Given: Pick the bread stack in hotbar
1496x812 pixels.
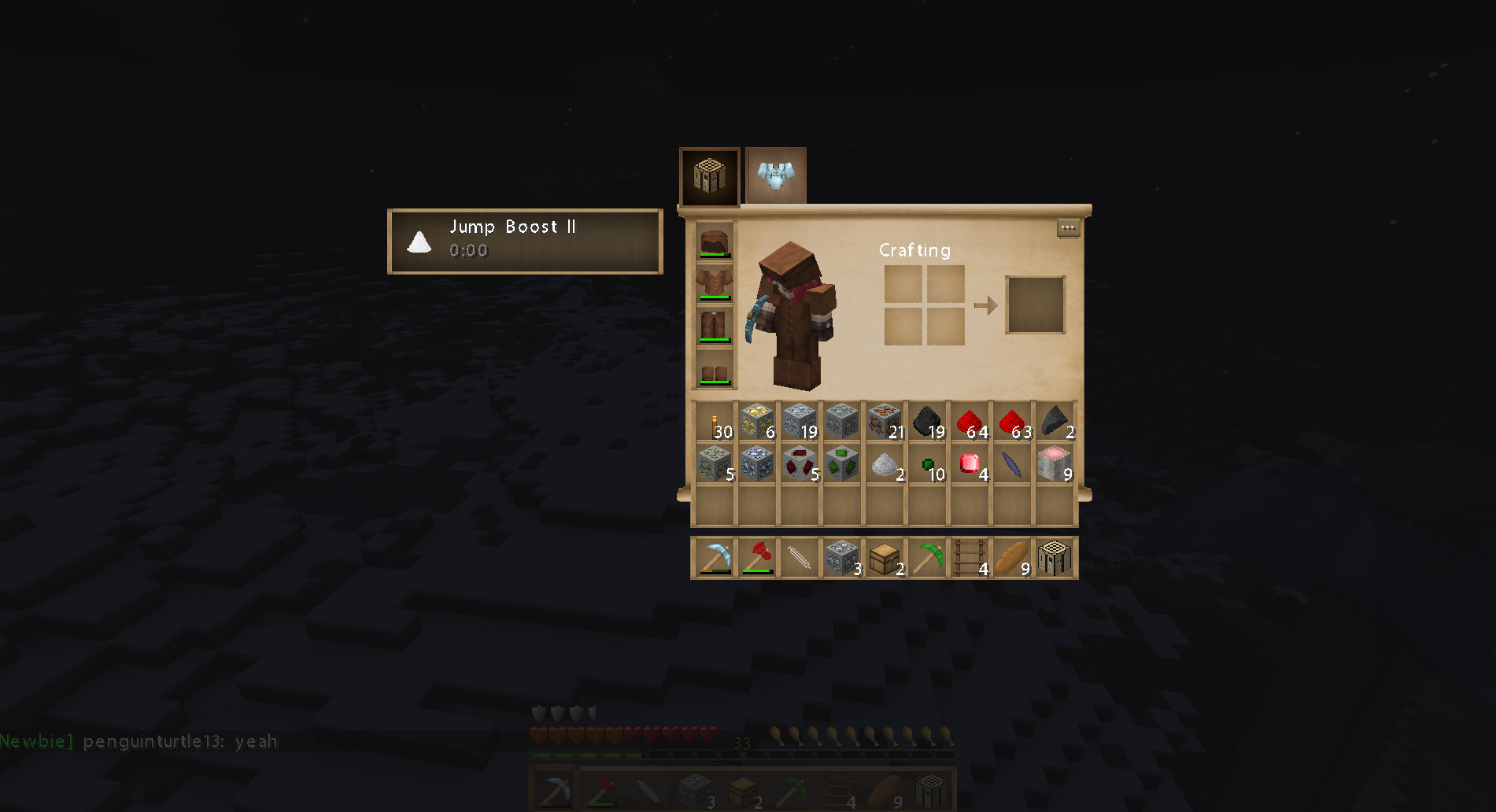Looking at the screenshot, I should pos(1012,559).
